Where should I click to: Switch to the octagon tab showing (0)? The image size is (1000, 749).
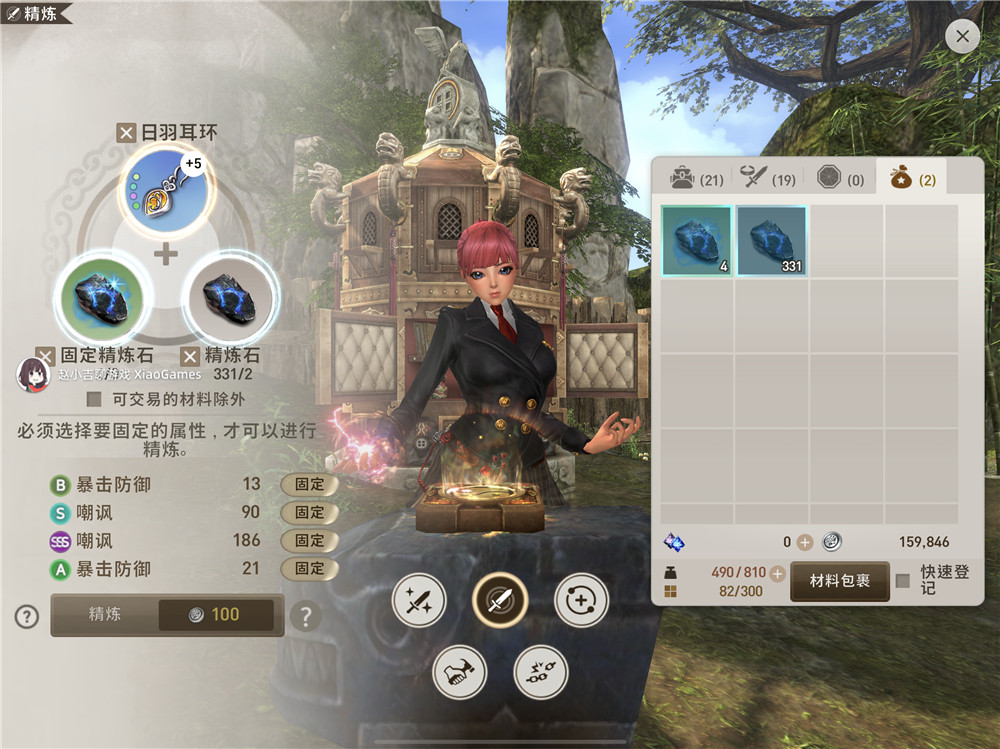click(840, 179)
